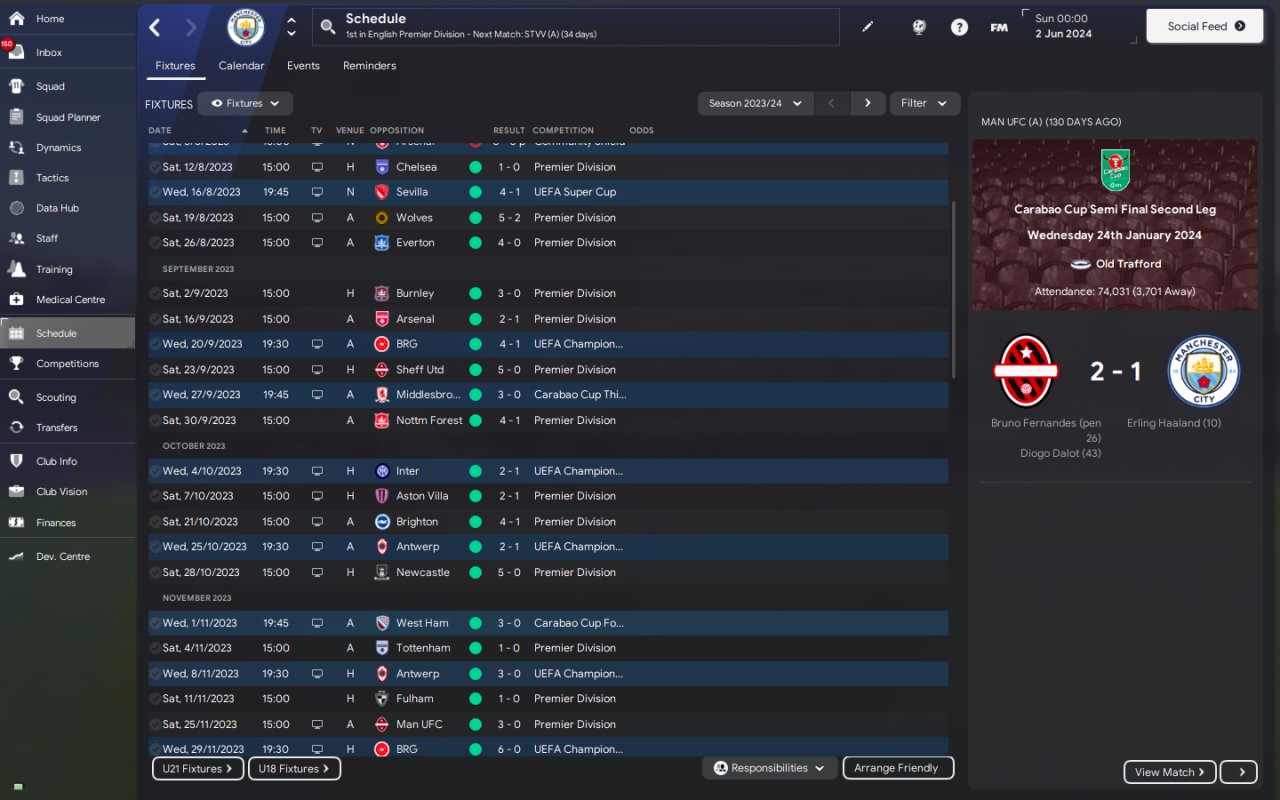Screen dimensions: 1280x800
Task: Go to the Squad screen
Action: coord(50,86)
